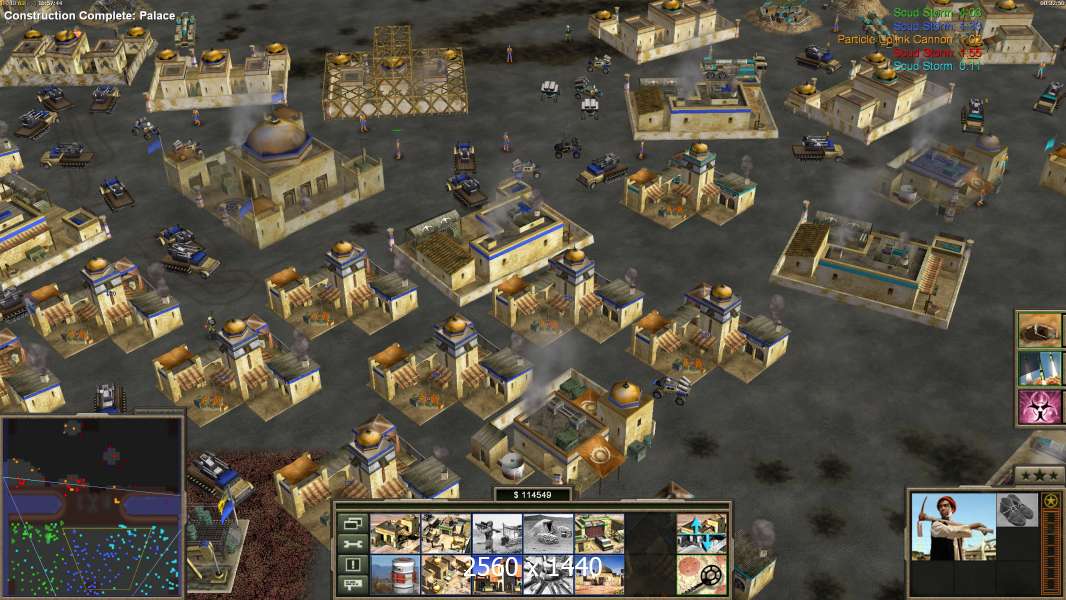Open the three-star Generals powers button
The width and height of the screenshot is (1066, 600).
click(x=1039, y=474)
